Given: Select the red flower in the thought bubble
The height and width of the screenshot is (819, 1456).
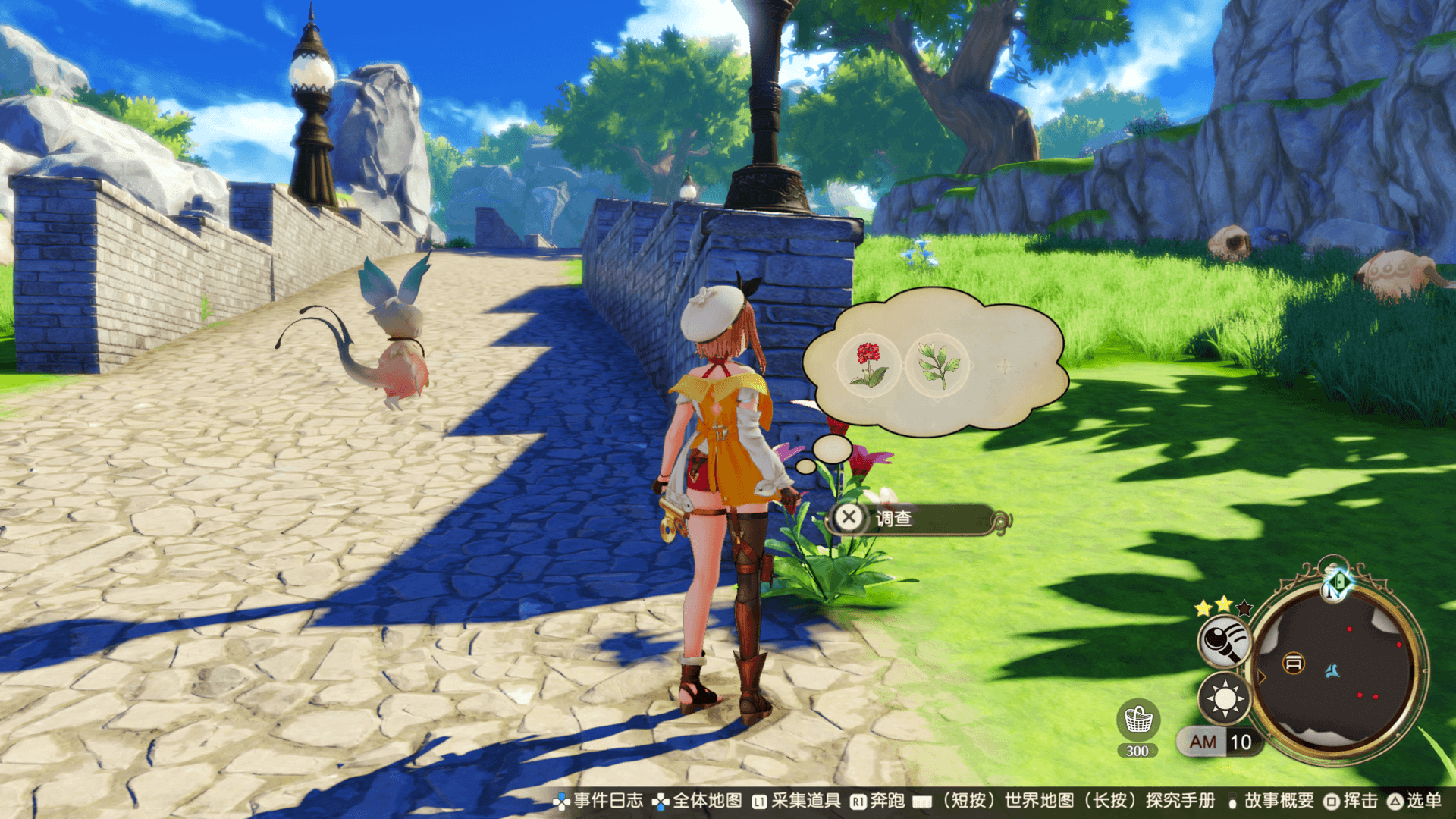Looking at the screenshot, I should click(869, 364).
